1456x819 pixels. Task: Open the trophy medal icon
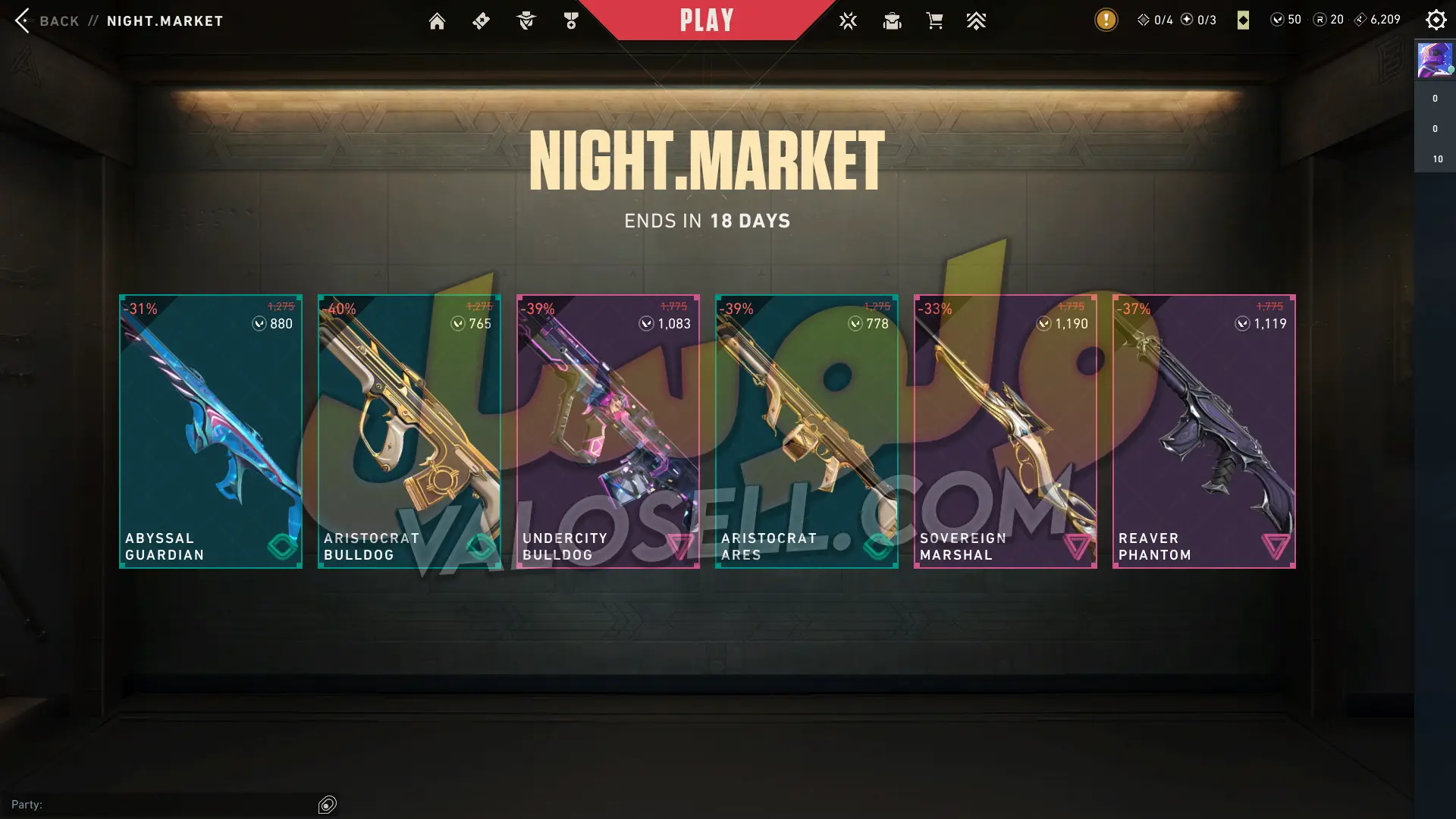[571, 21]
